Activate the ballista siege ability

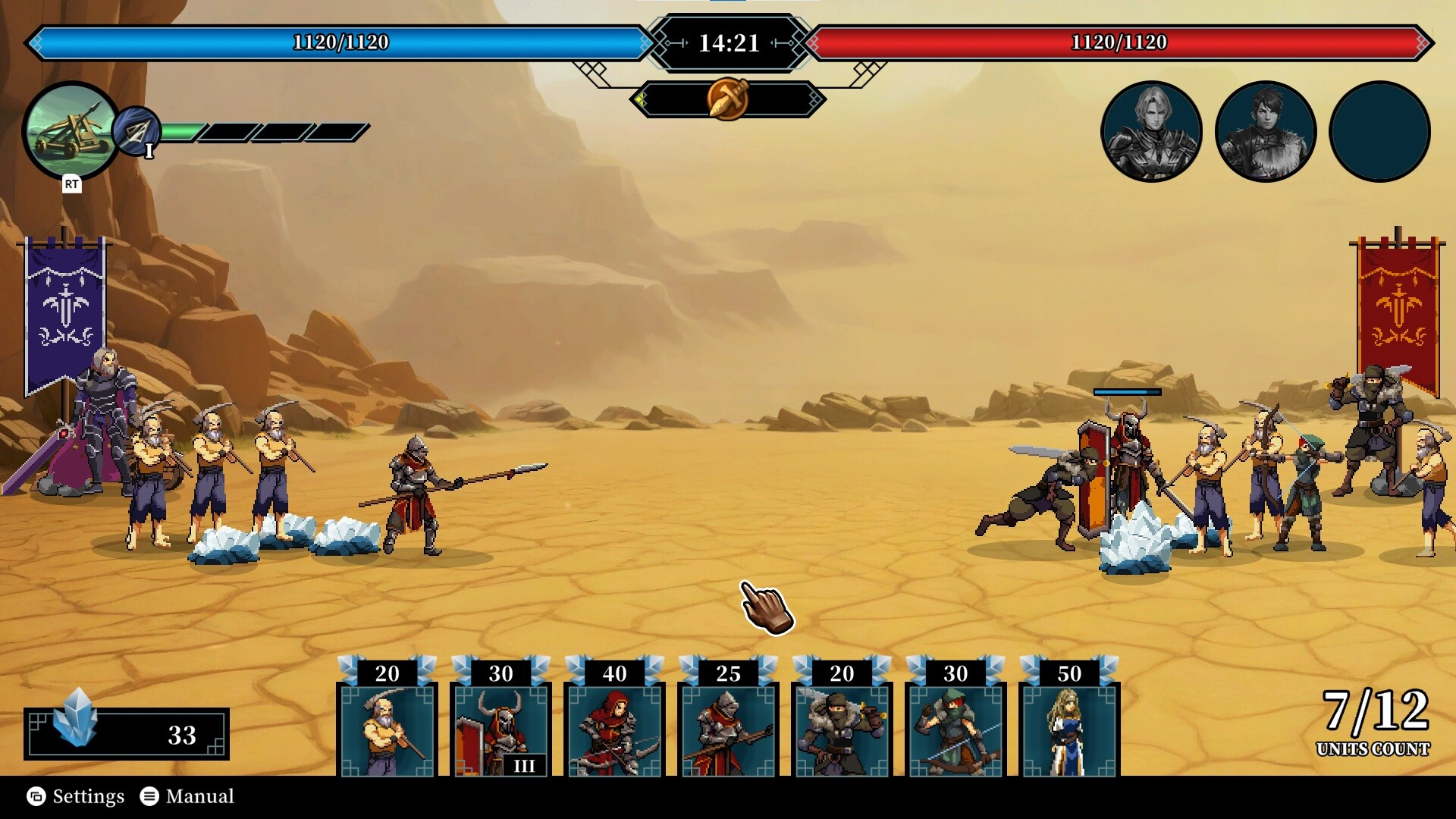(71, 130)
